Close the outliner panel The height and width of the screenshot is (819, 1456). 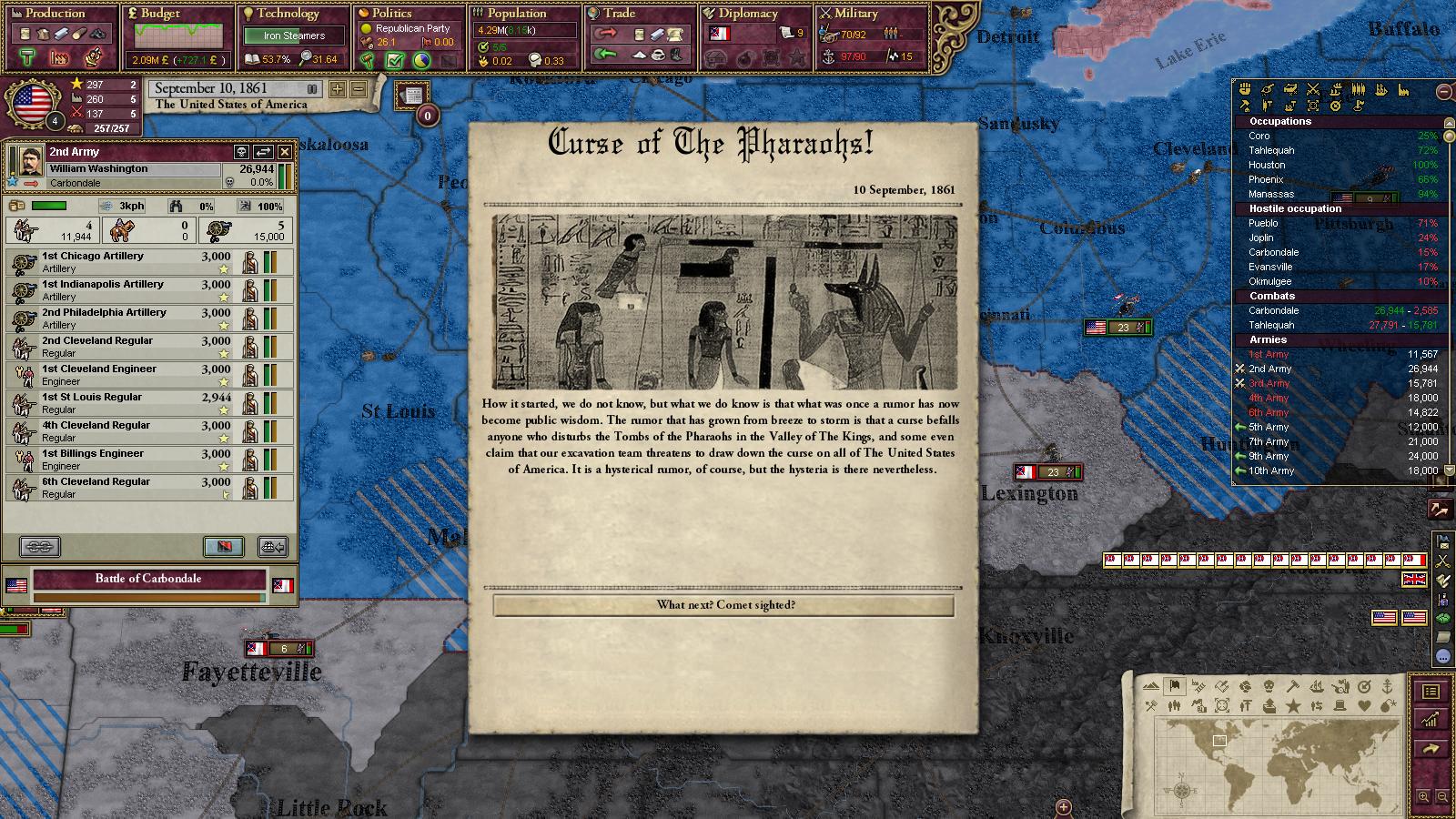click(x=1444, y=91)
